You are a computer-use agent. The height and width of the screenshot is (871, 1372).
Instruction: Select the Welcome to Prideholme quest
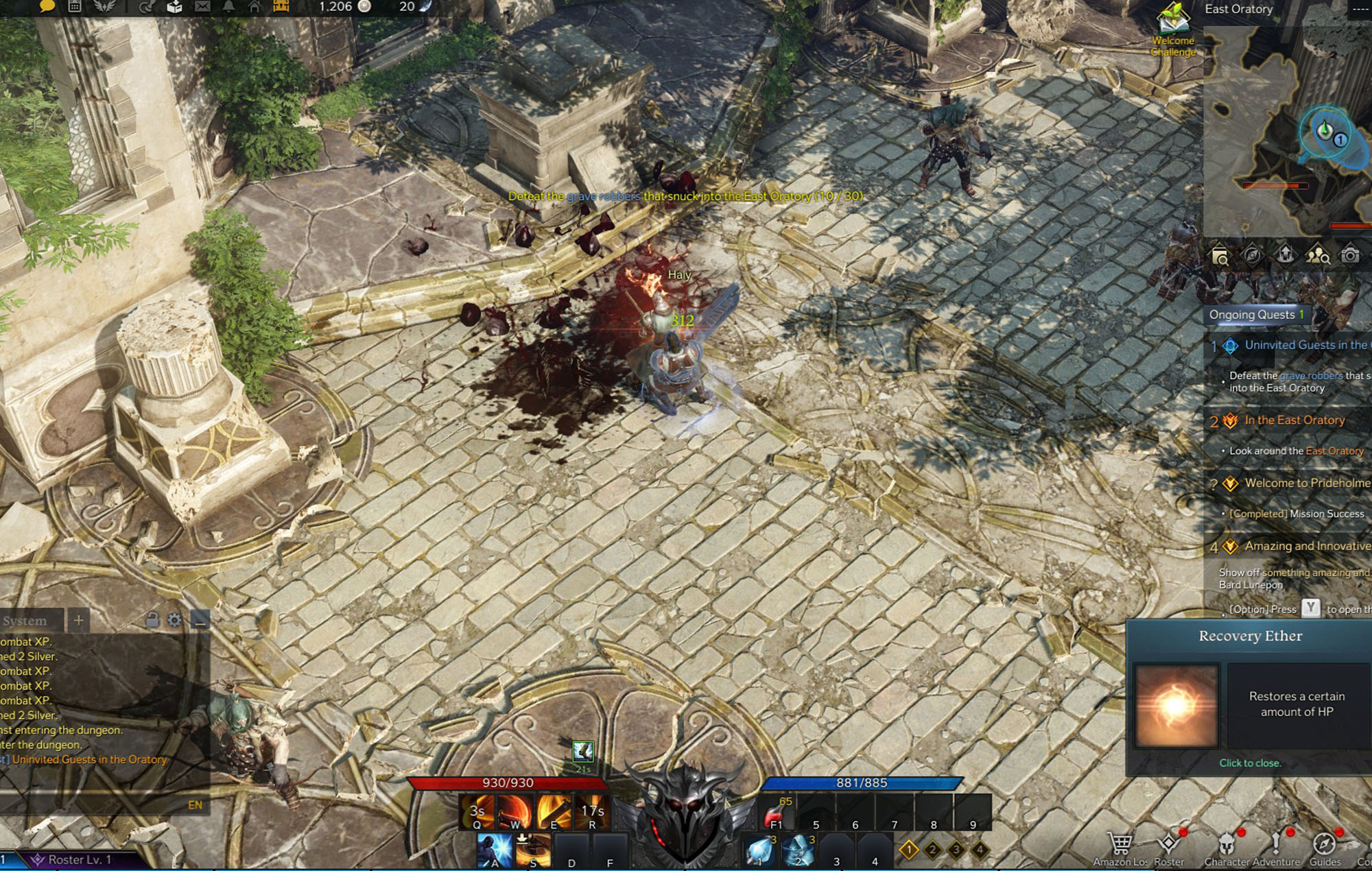tap(1307, 484)
